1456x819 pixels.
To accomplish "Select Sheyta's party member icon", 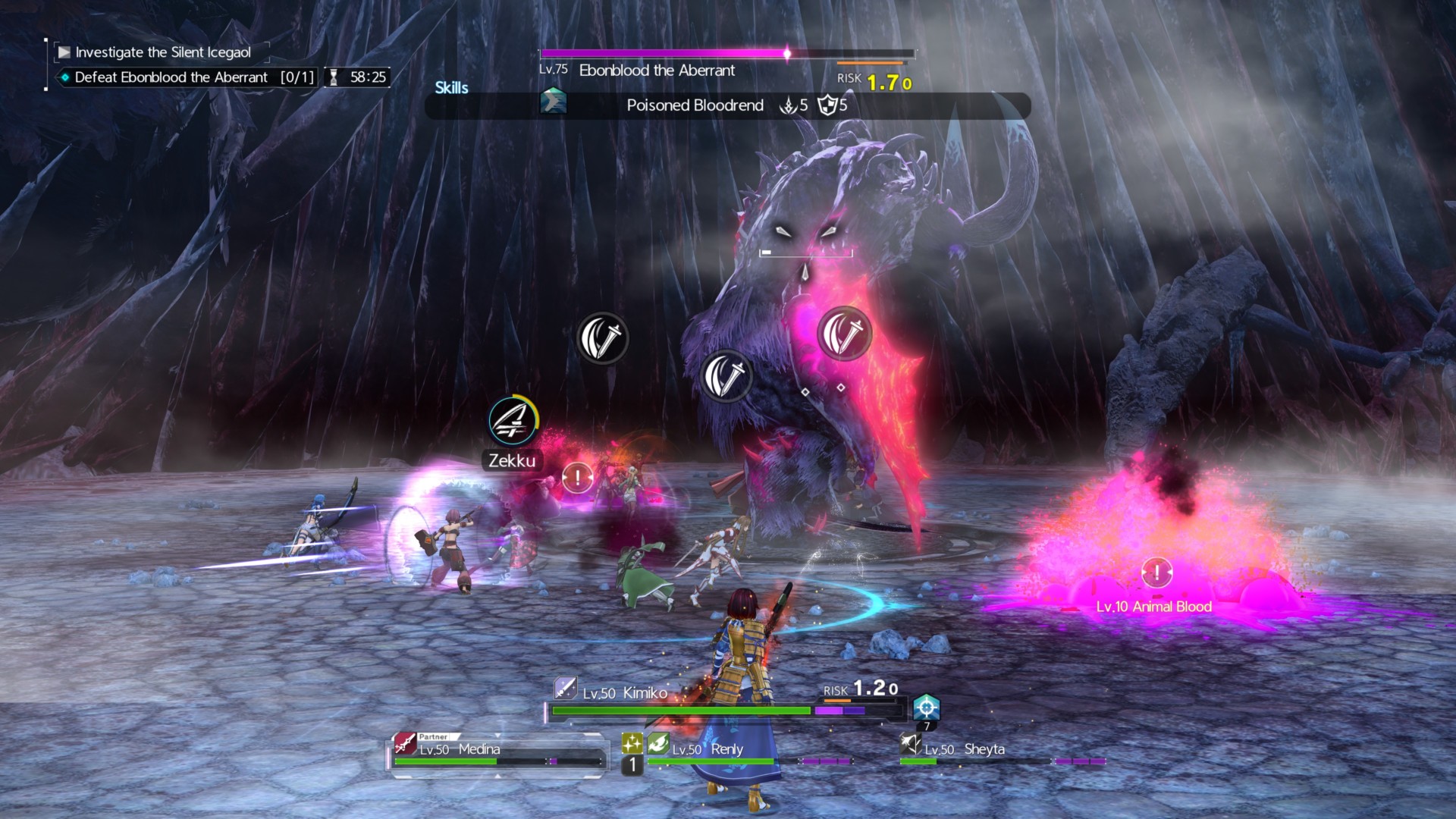I will tap(910, 744).
